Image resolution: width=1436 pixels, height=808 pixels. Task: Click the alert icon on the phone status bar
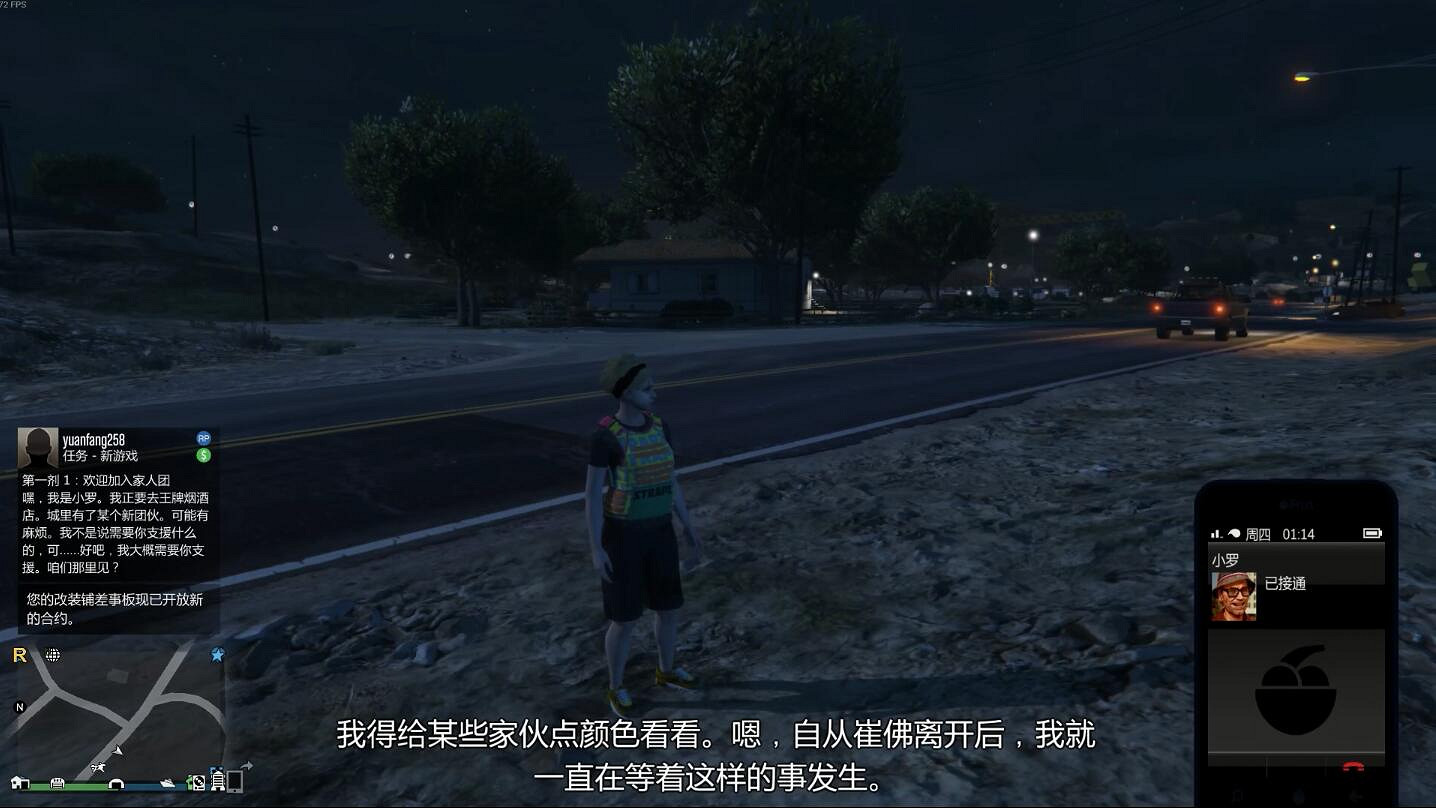coord(1234,533)
